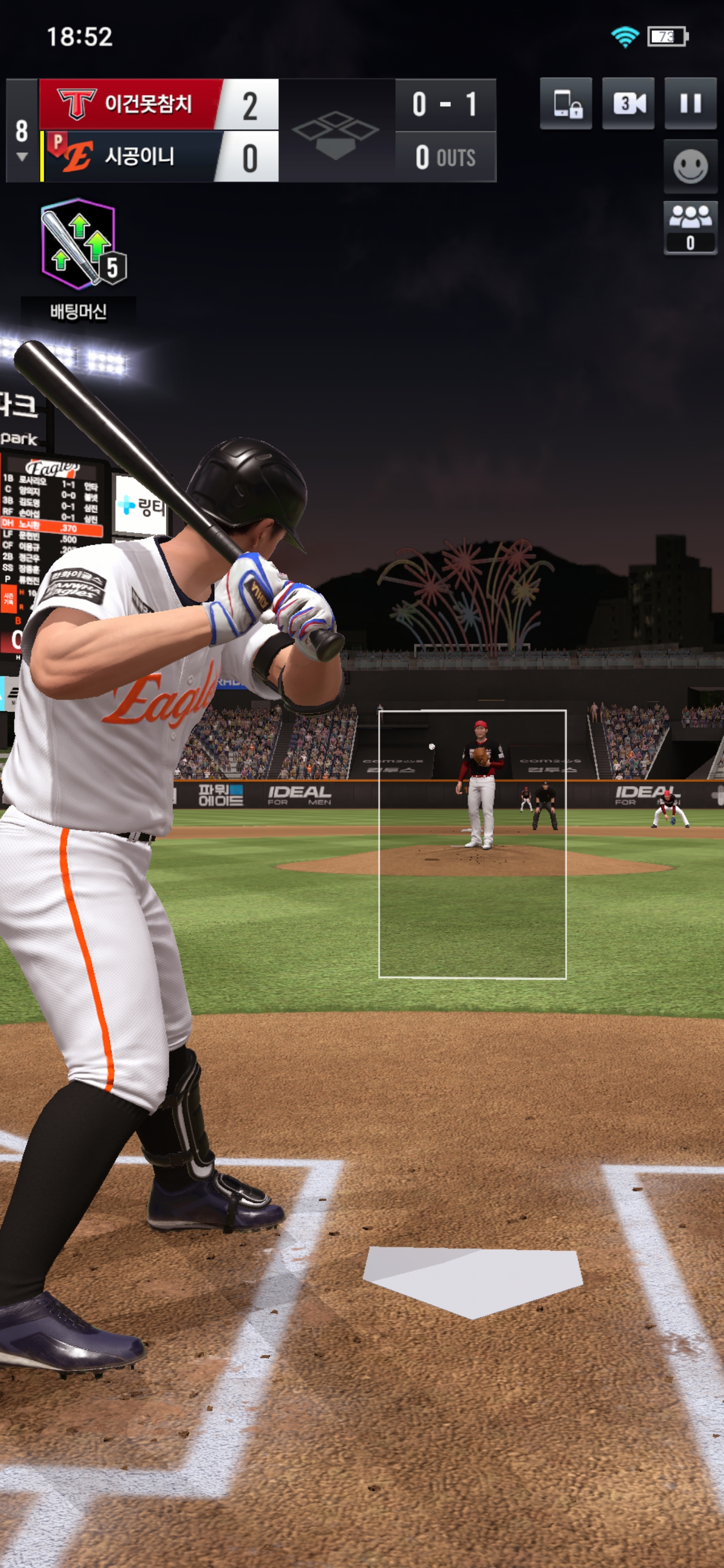
Task: Open the smiley emoticon menu
Action: point(690,166)
